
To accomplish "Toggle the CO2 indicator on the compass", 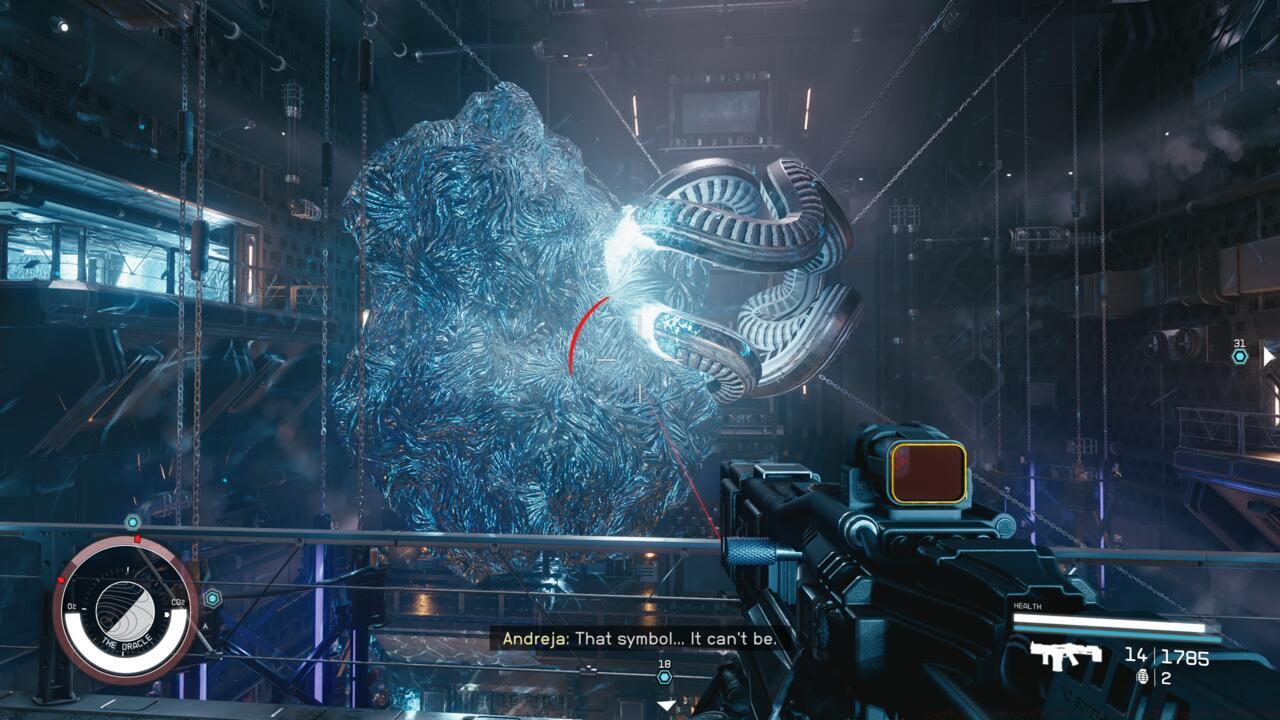I will pos(178,602).
